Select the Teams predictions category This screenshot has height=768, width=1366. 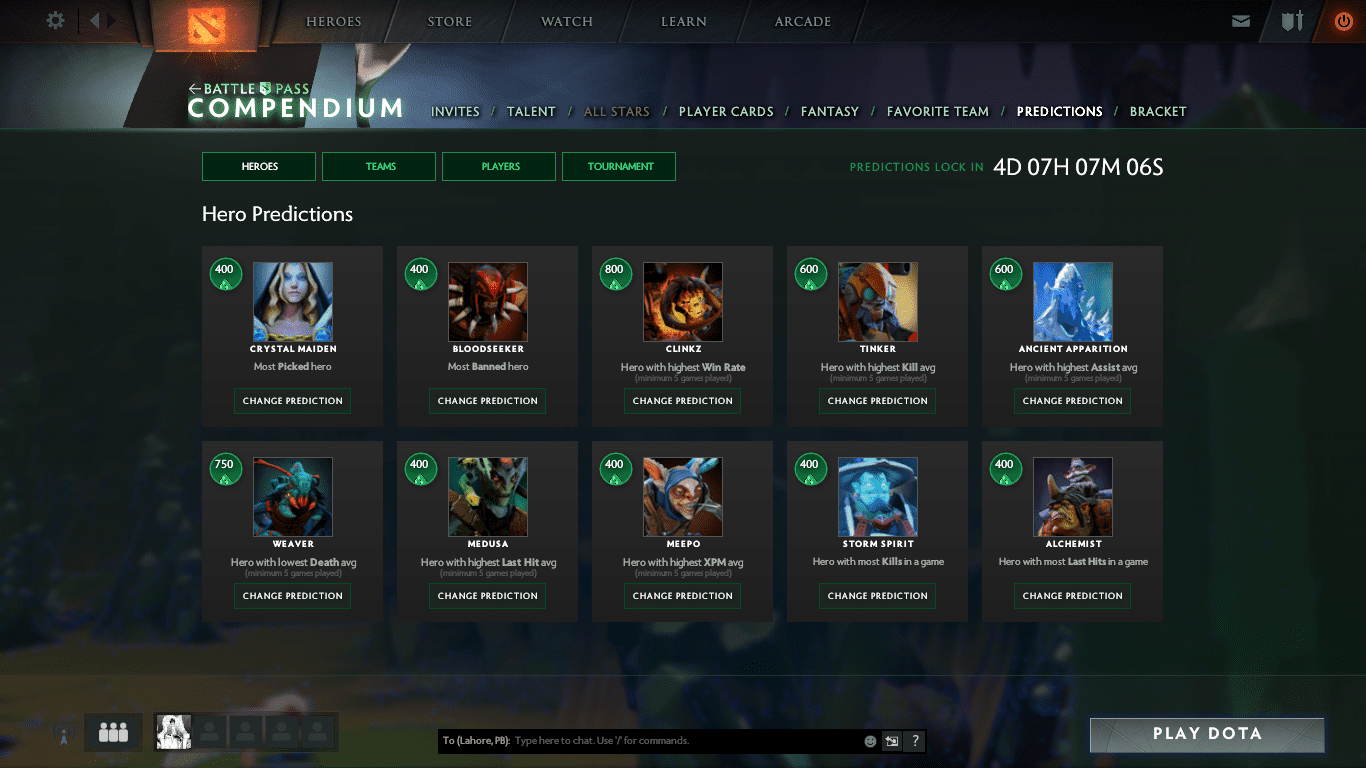click(x=379, y=167)
